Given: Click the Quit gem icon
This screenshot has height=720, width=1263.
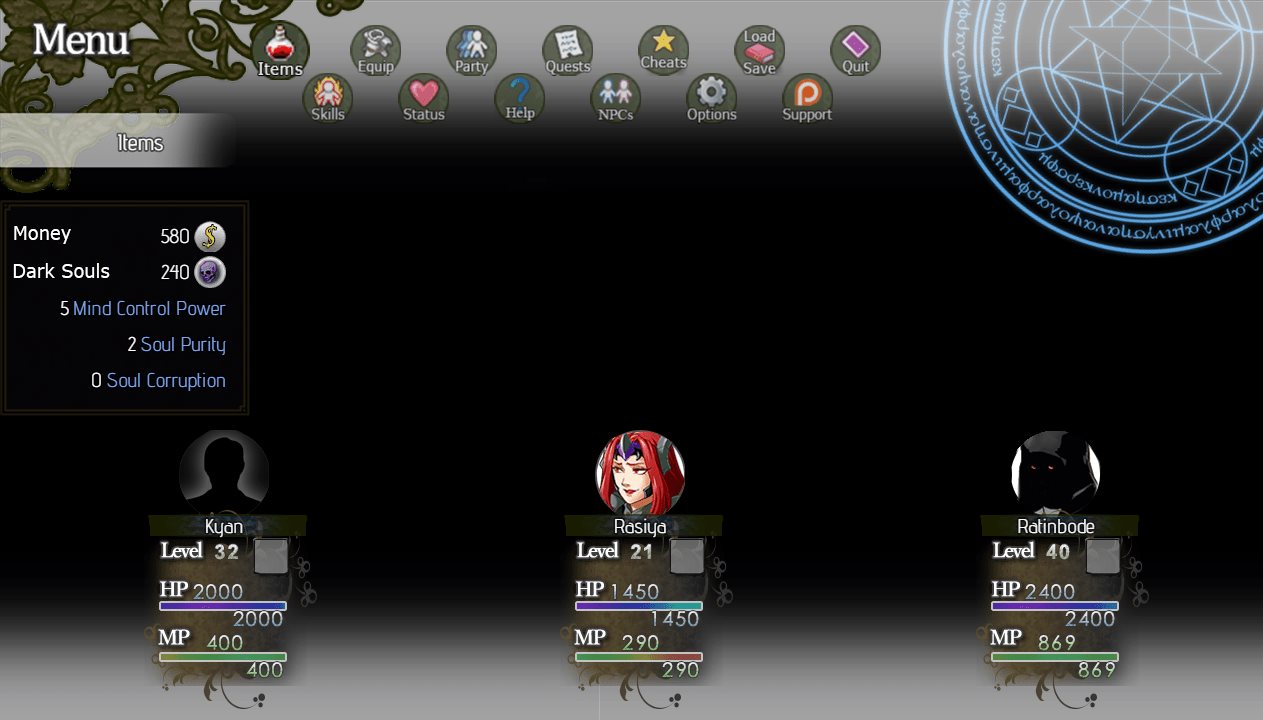Looking at the screenshot, I should point(855,50).
